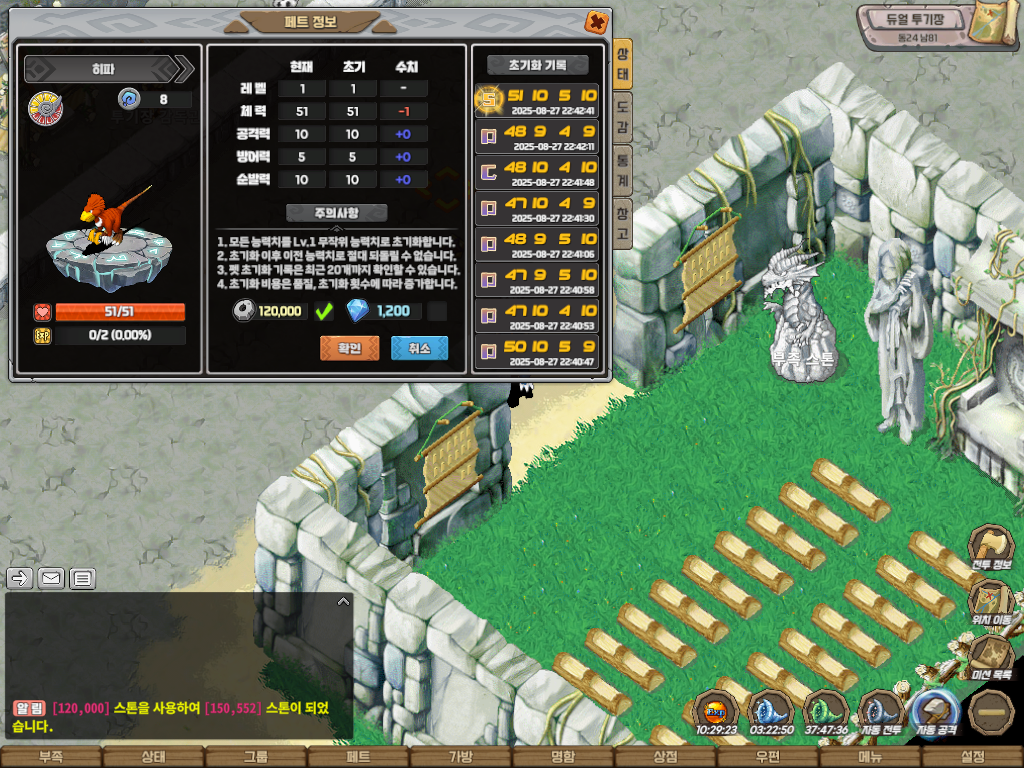The width and height of the screenshot is (1024, 768).
Task: Cancel with the 취소 button
Action: (419, 348)
